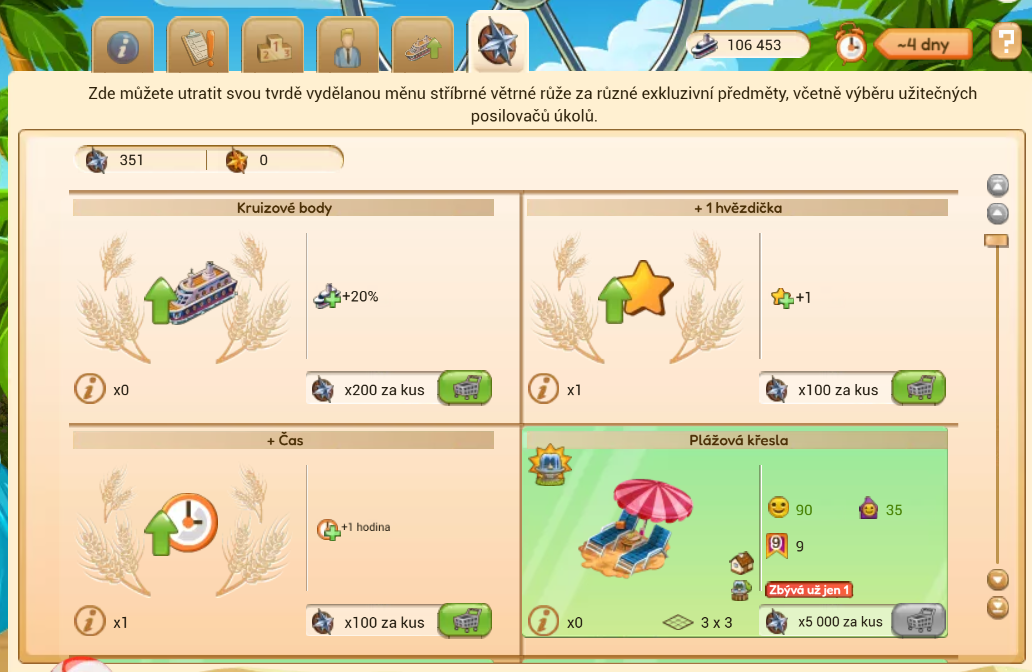
Task: Show info for Plážová křesla
Action: [544, 622]
